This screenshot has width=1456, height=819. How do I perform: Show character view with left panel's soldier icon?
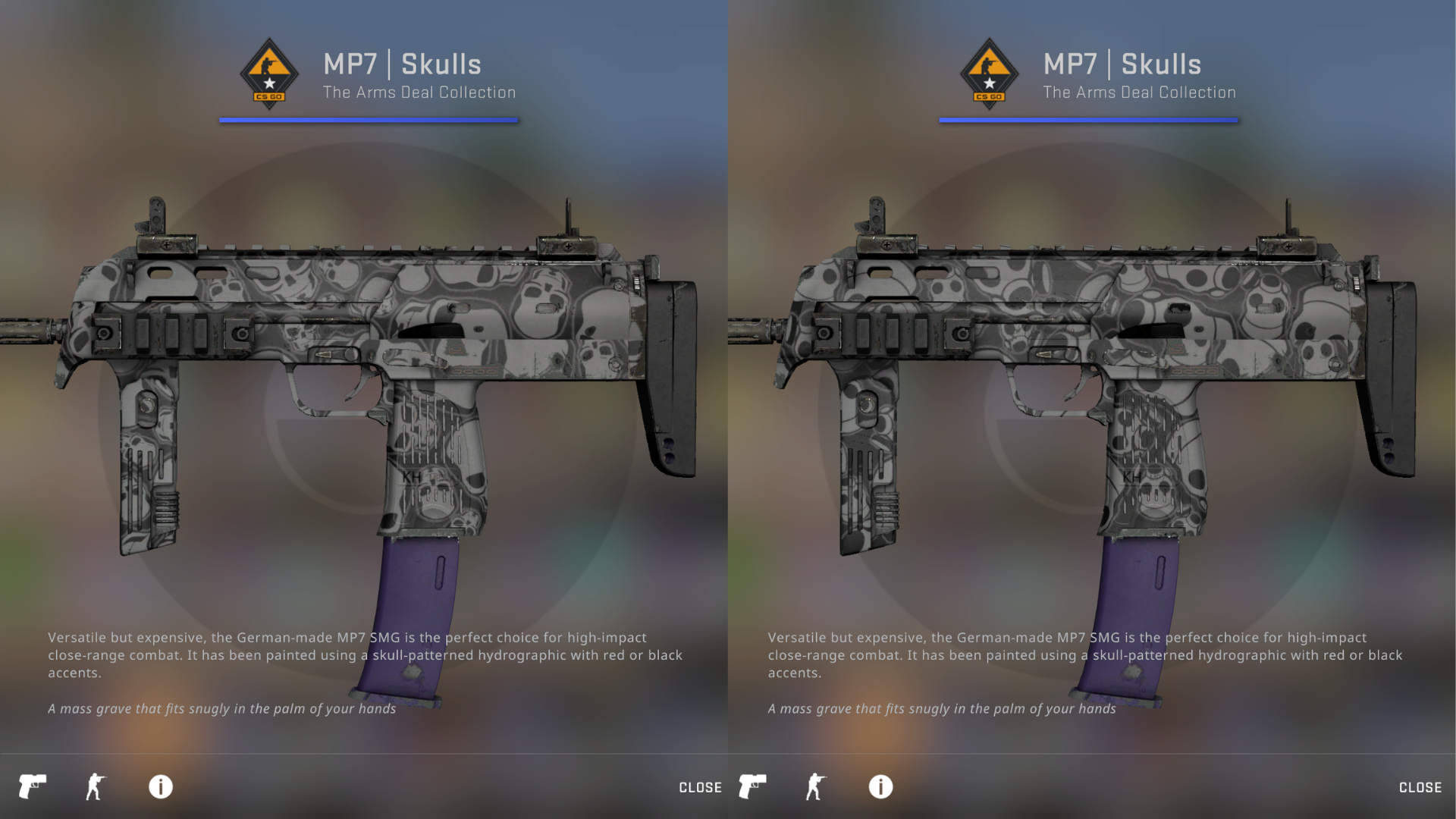click(x=96, y=786)
